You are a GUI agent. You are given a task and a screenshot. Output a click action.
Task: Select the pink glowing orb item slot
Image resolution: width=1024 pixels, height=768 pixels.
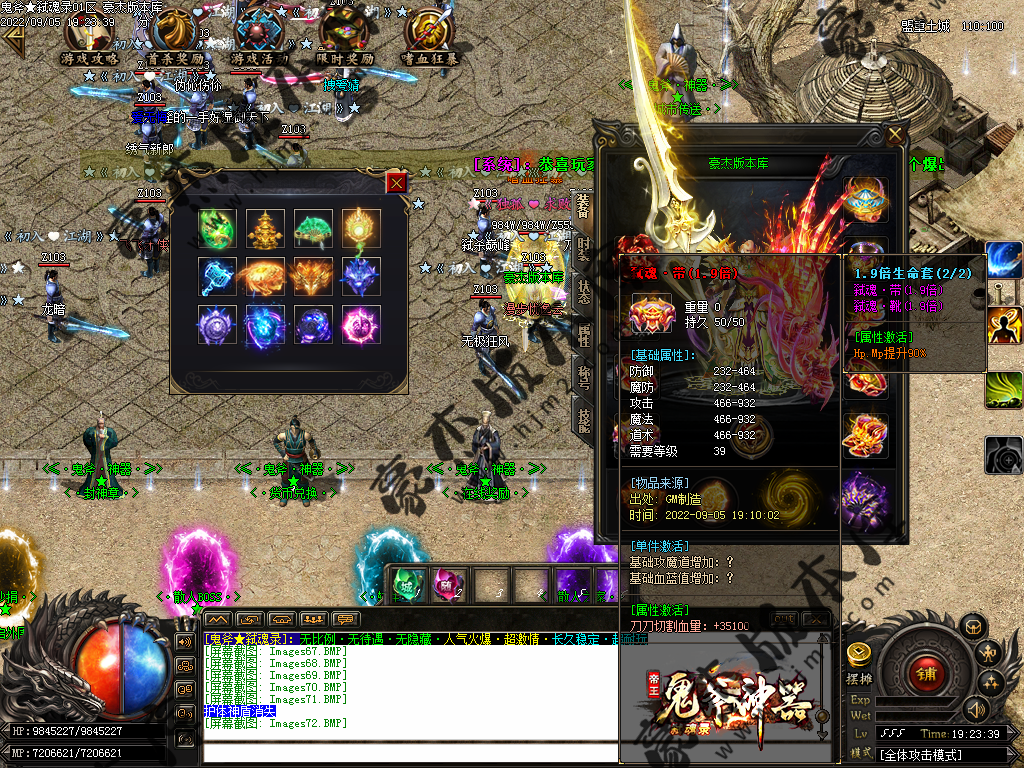(361, 325)
